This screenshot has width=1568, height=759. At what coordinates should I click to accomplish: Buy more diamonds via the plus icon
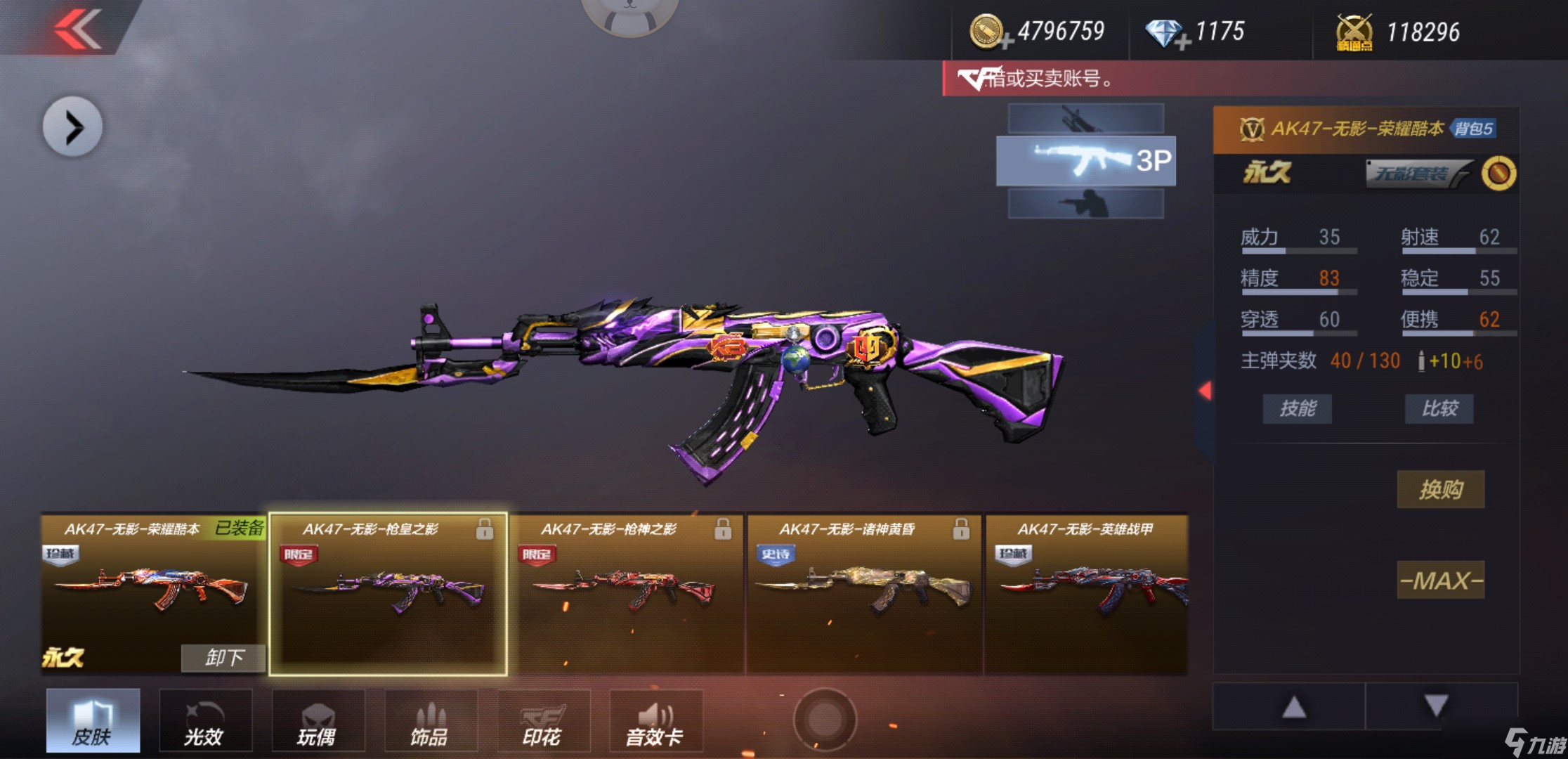coord(1182,42)
